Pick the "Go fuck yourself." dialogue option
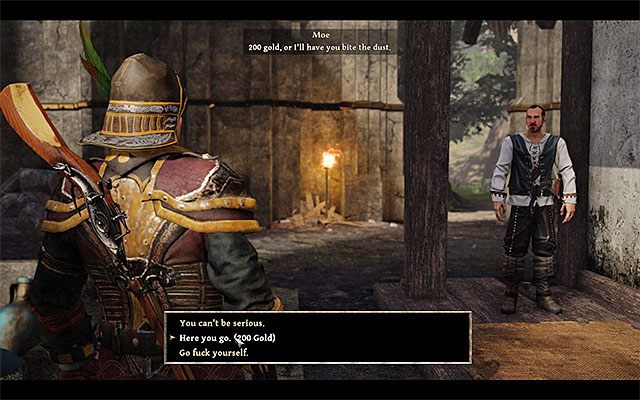 212,354
